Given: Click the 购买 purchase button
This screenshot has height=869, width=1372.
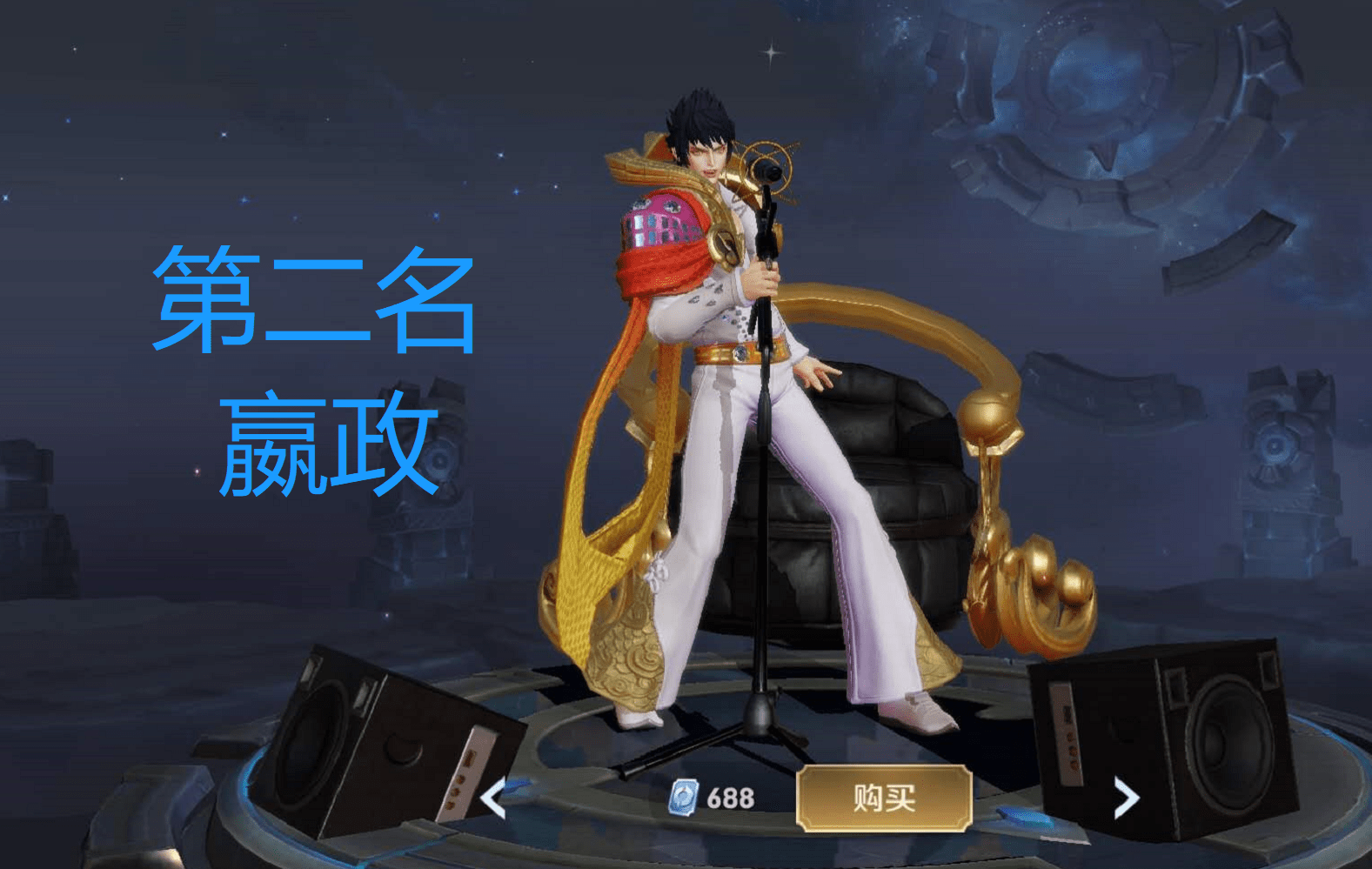Looking at the screenshot, I should click(x=884, y=798).
